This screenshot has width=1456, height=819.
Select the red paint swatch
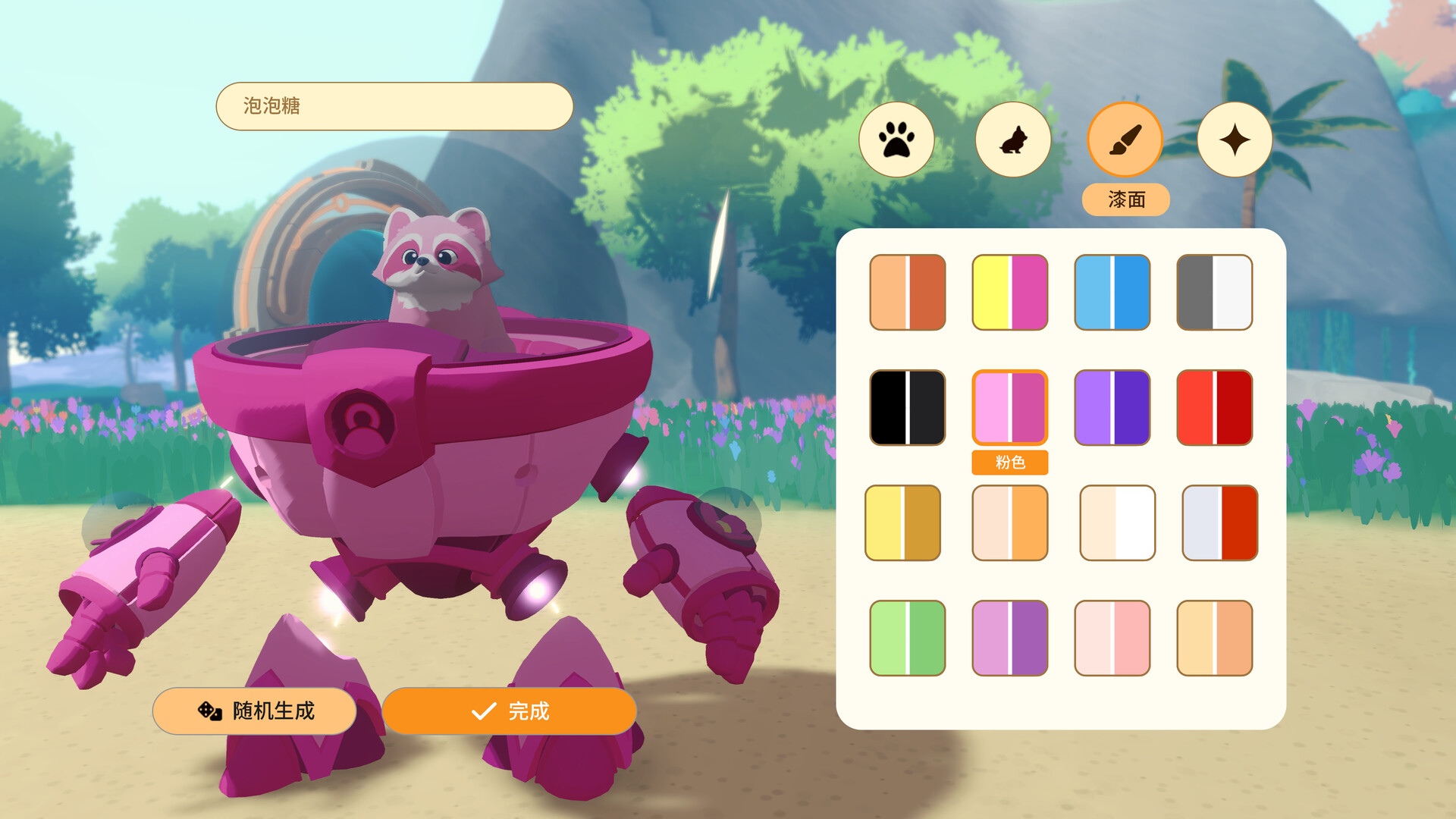(1214, 406)
